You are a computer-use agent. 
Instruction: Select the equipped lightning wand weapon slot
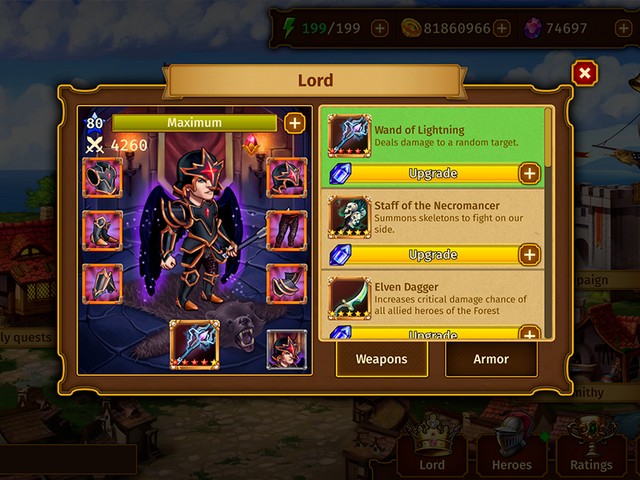194,344
